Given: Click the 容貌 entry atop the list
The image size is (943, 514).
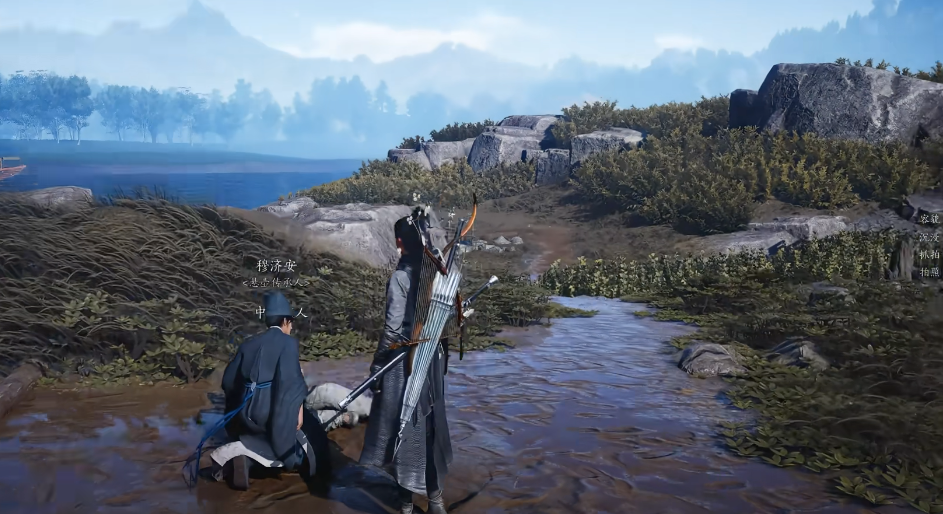Looking at the screenshot, I should coord(930,218).
